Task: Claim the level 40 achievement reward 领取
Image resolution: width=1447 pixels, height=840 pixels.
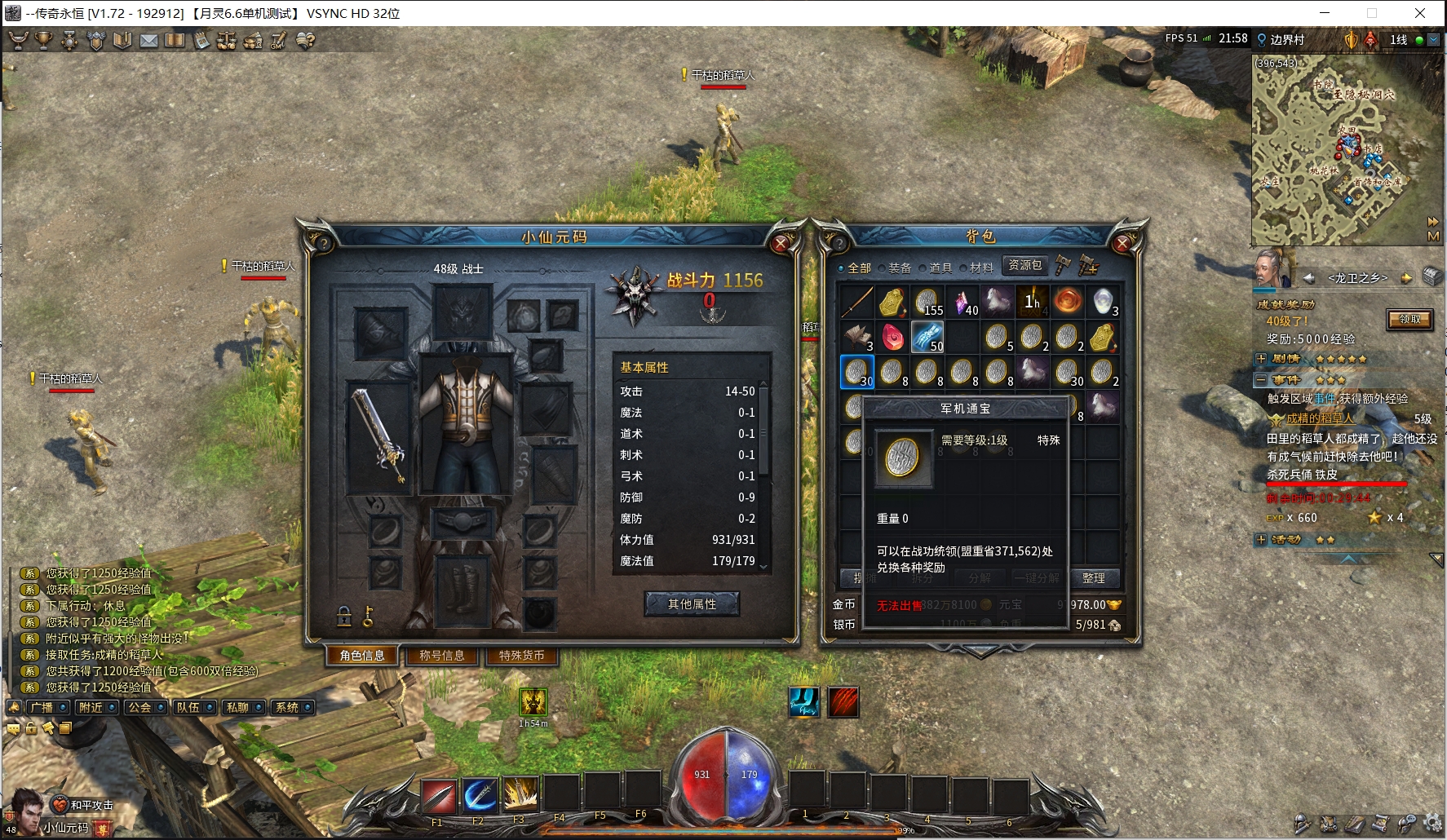Action: (x=1409, y=320)
